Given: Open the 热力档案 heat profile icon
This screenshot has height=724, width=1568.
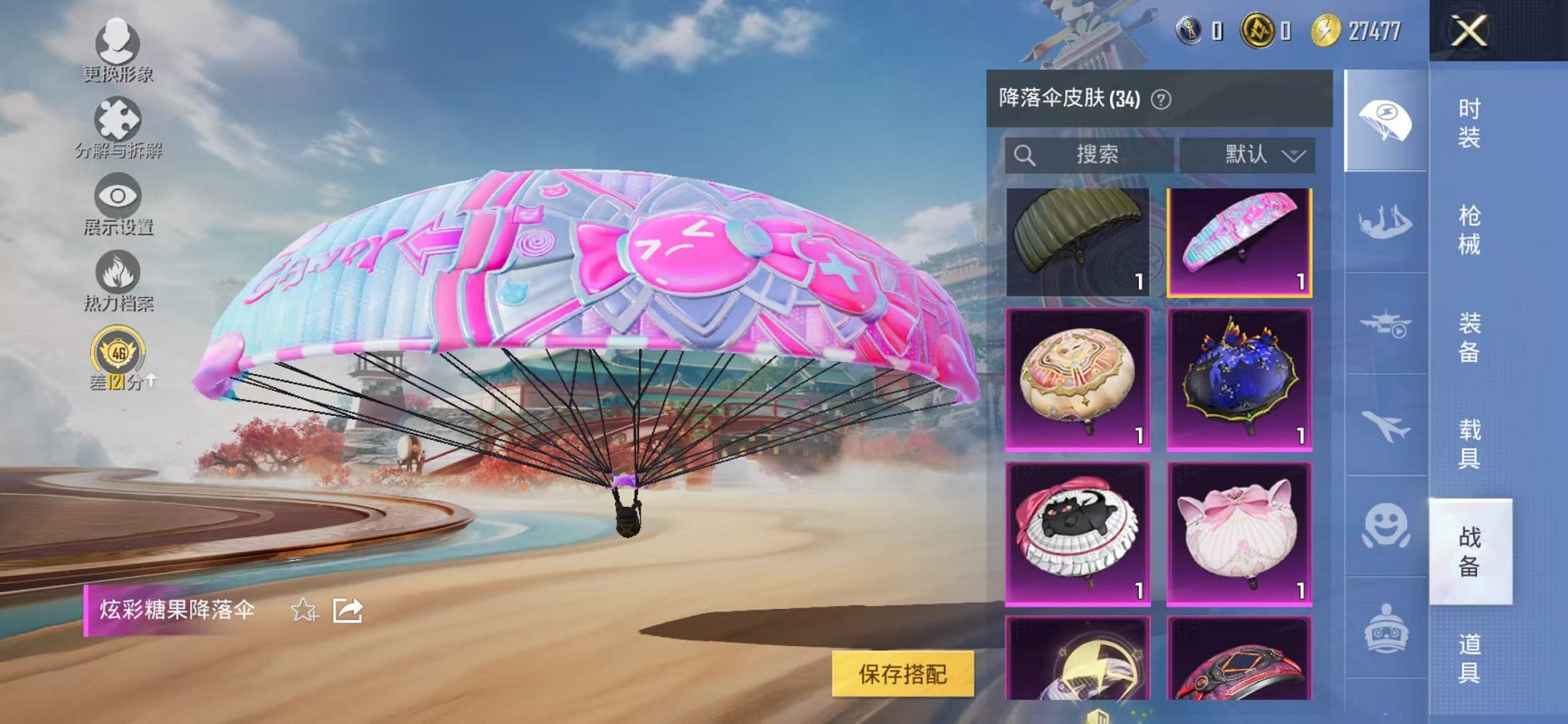Looking at the screenshot, I should [117, 272].
